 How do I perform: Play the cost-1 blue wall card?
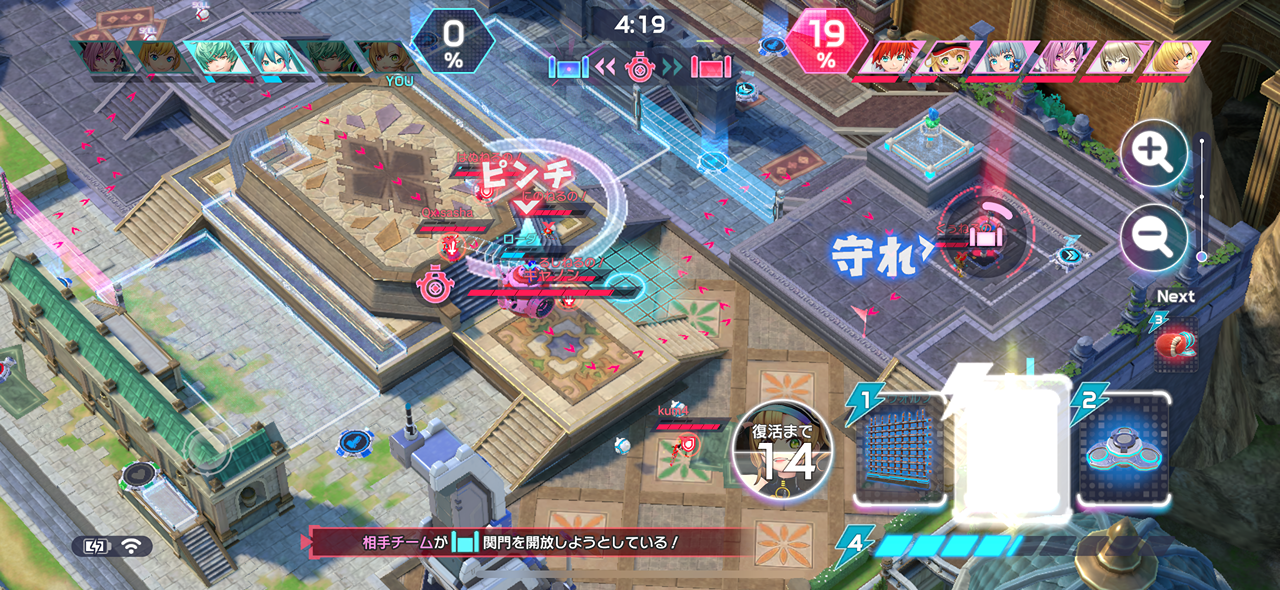pyautogui.click(x=899, y=452)
